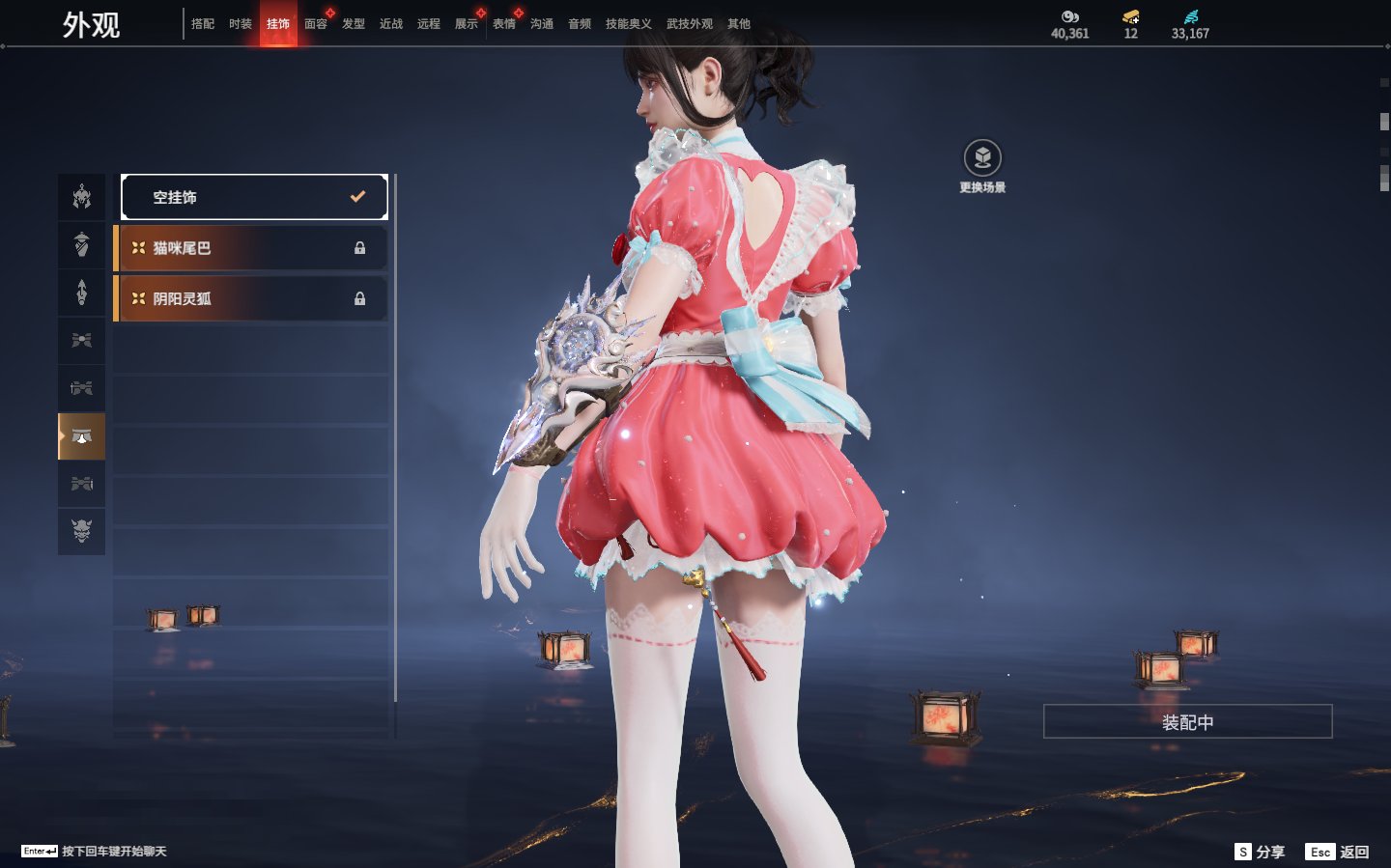
Task: Choose the locked 阴阳灵狐 accessory
Action: [251, 298]
